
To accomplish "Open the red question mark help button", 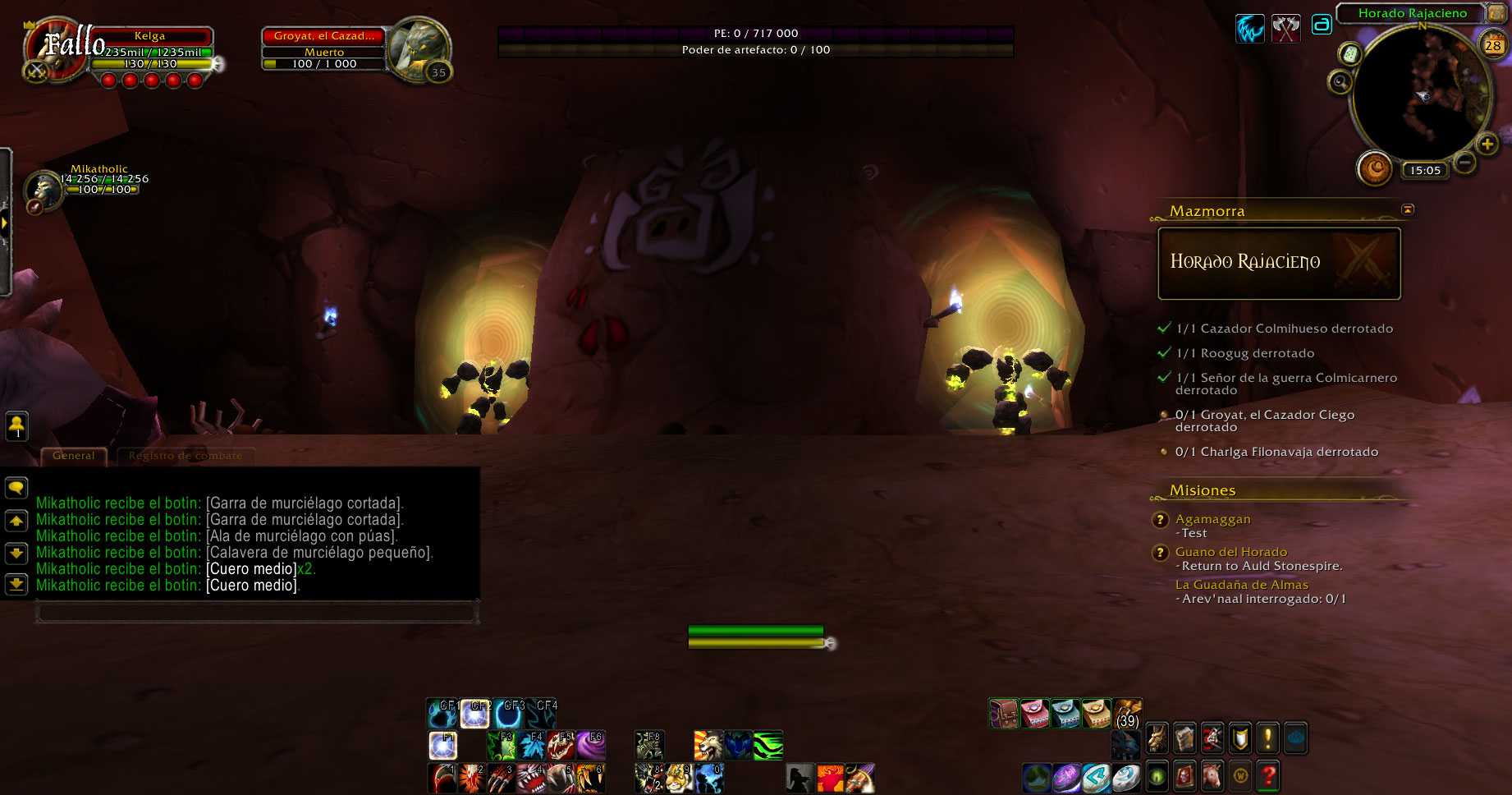I will tap(1268, 776).
